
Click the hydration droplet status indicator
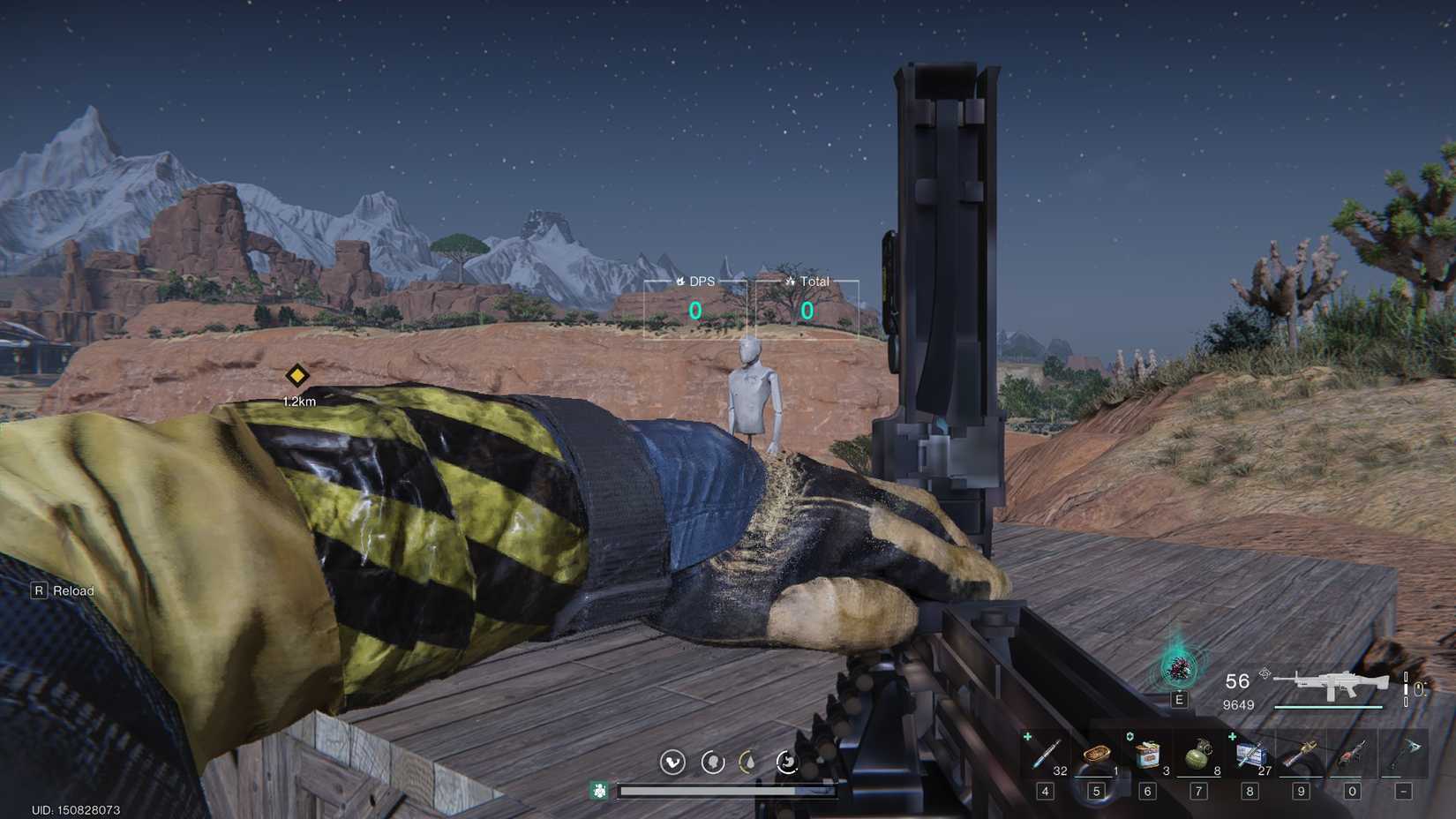point(749,762)
